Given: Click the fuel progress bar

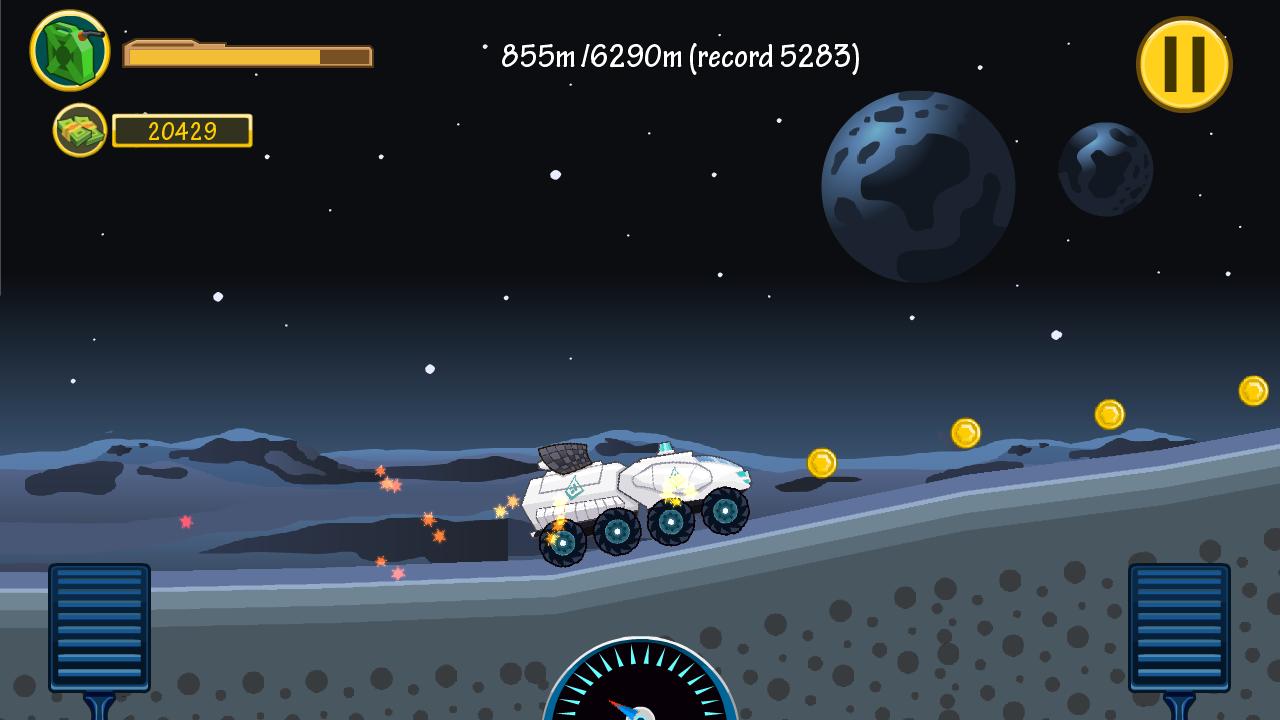Looking at the screenshot, I should click(247, 57).
